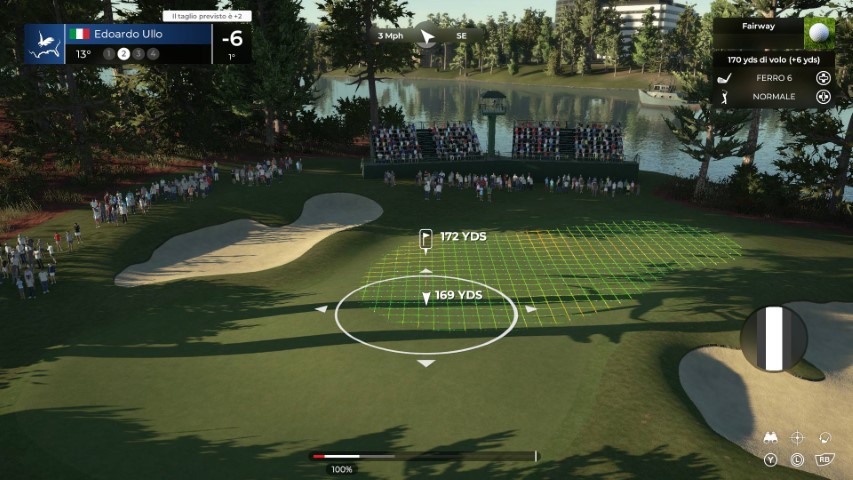
Task: Nudge aim forward with the top arrow
Action: click(426, 271)
